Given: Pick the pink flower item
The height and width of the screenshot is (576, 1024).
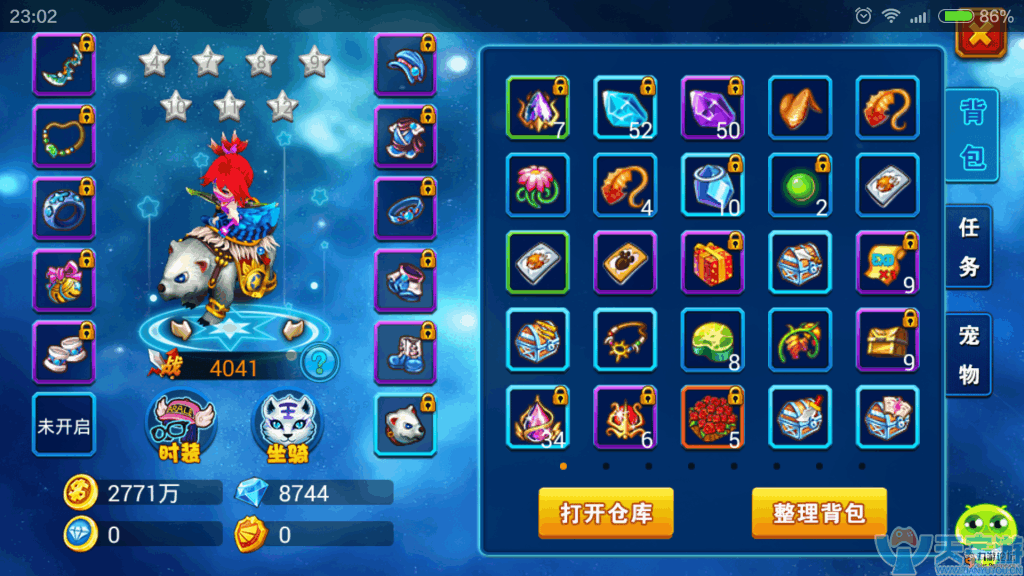Looking at the screenshot, I should [537, 183].
